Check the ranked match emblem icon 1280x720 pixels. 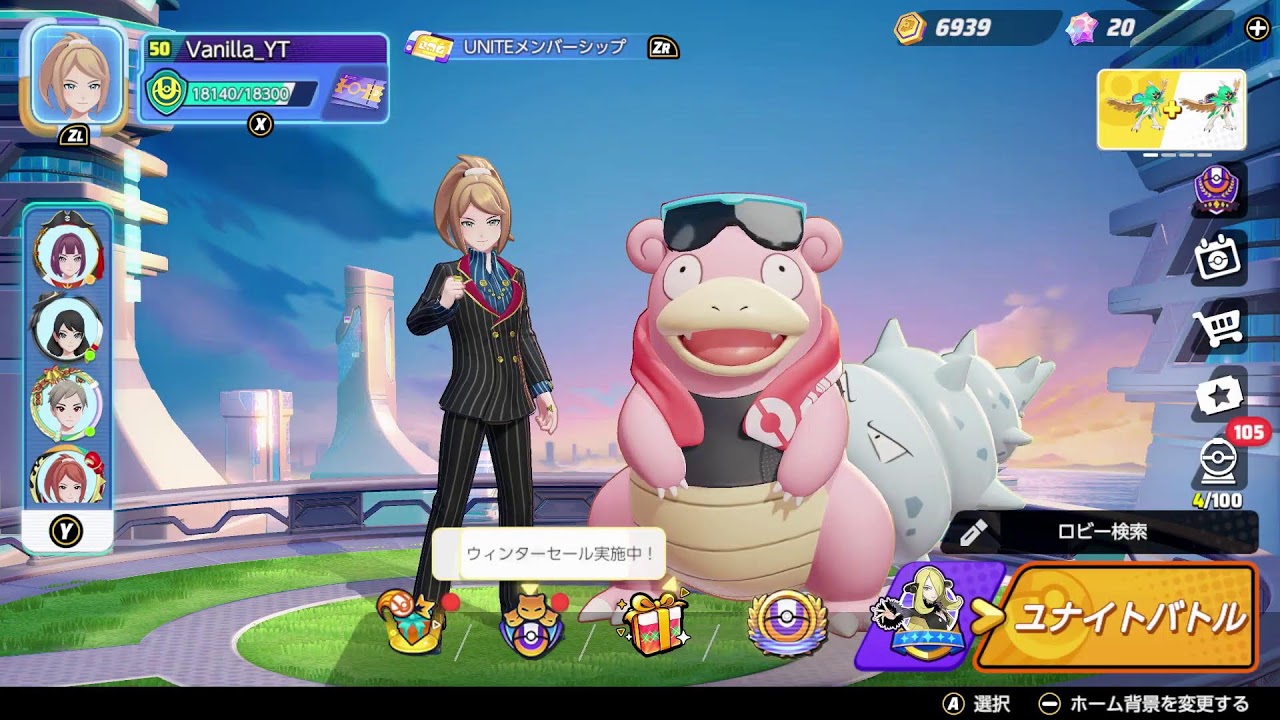pyautogui.click(x=1218, y=195)
